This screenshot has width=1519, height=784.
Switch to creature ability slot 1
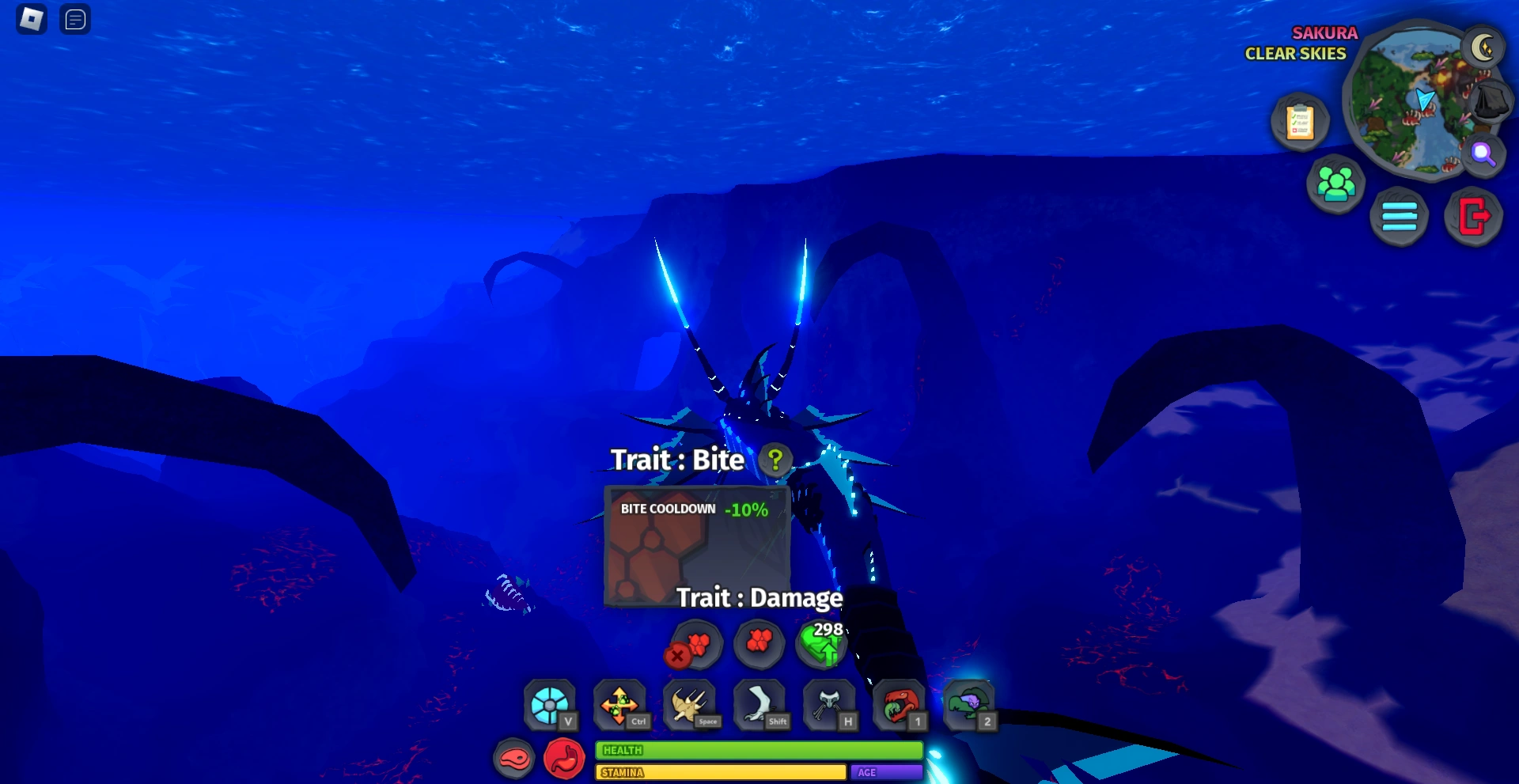897,703
